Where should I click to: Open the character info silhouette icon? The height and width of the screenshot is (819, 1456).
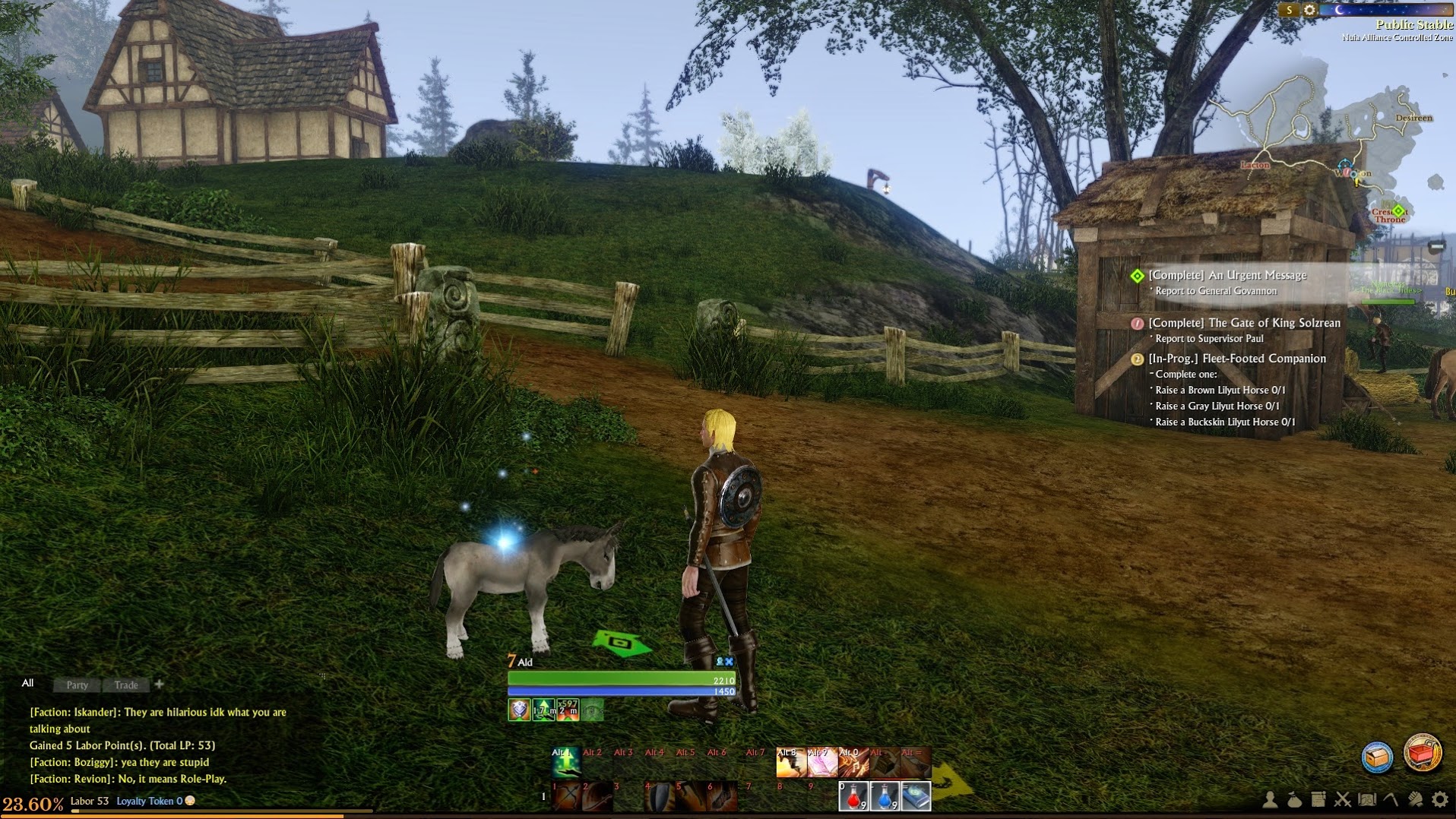(1270, 799)
